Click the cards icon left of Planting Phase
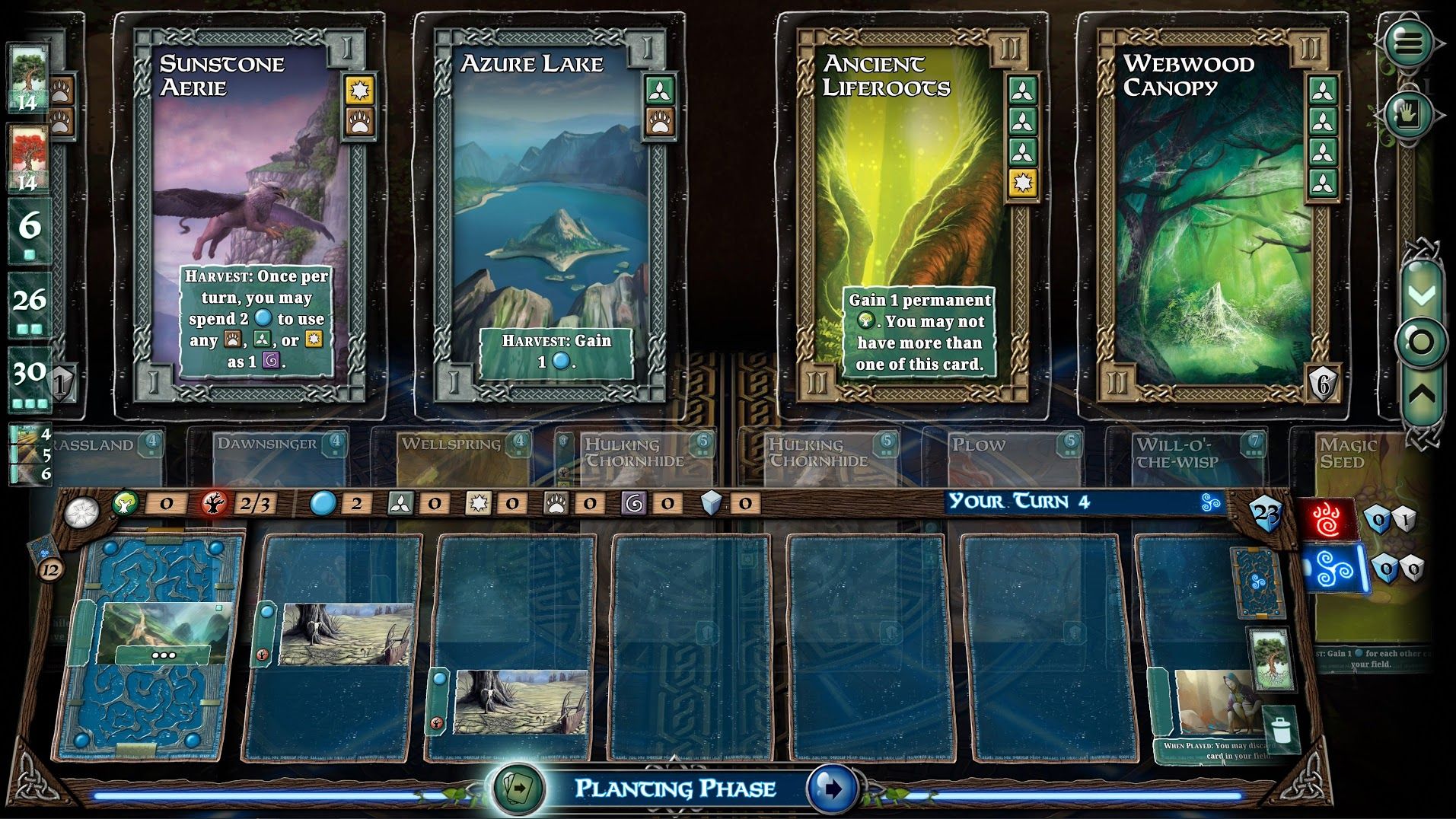The height and width of the screenshot is (819, 1456). tap(518, 789)
